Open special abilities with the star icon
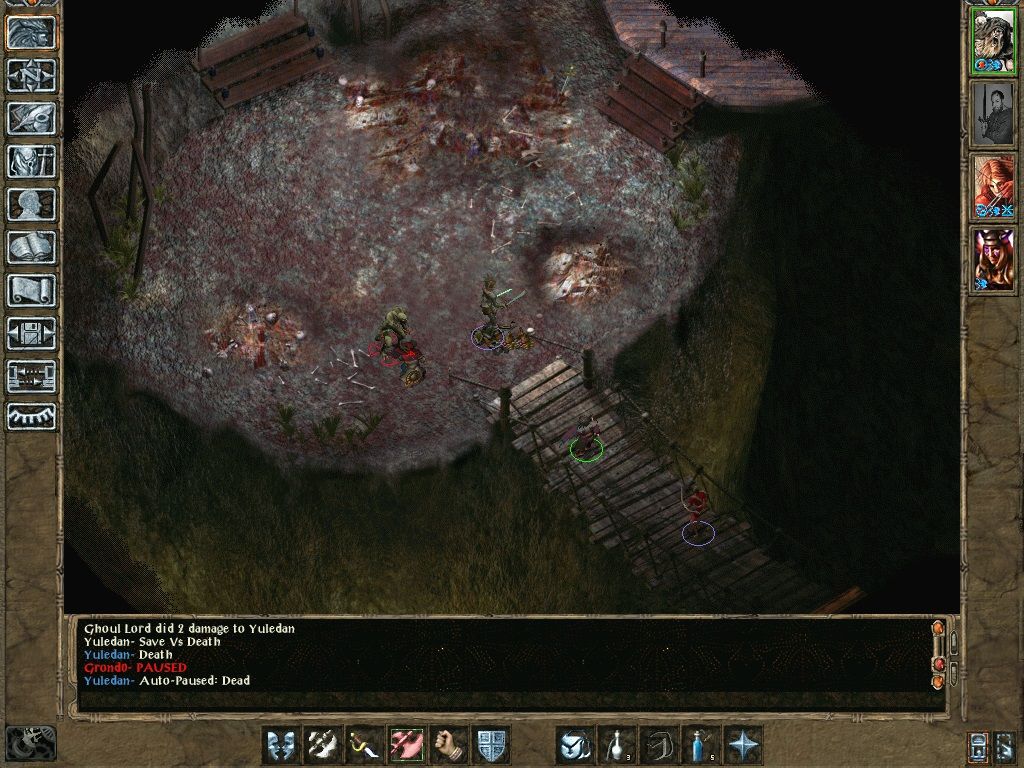The height and width of the screenshot is (768, 1024). [743, 745]
